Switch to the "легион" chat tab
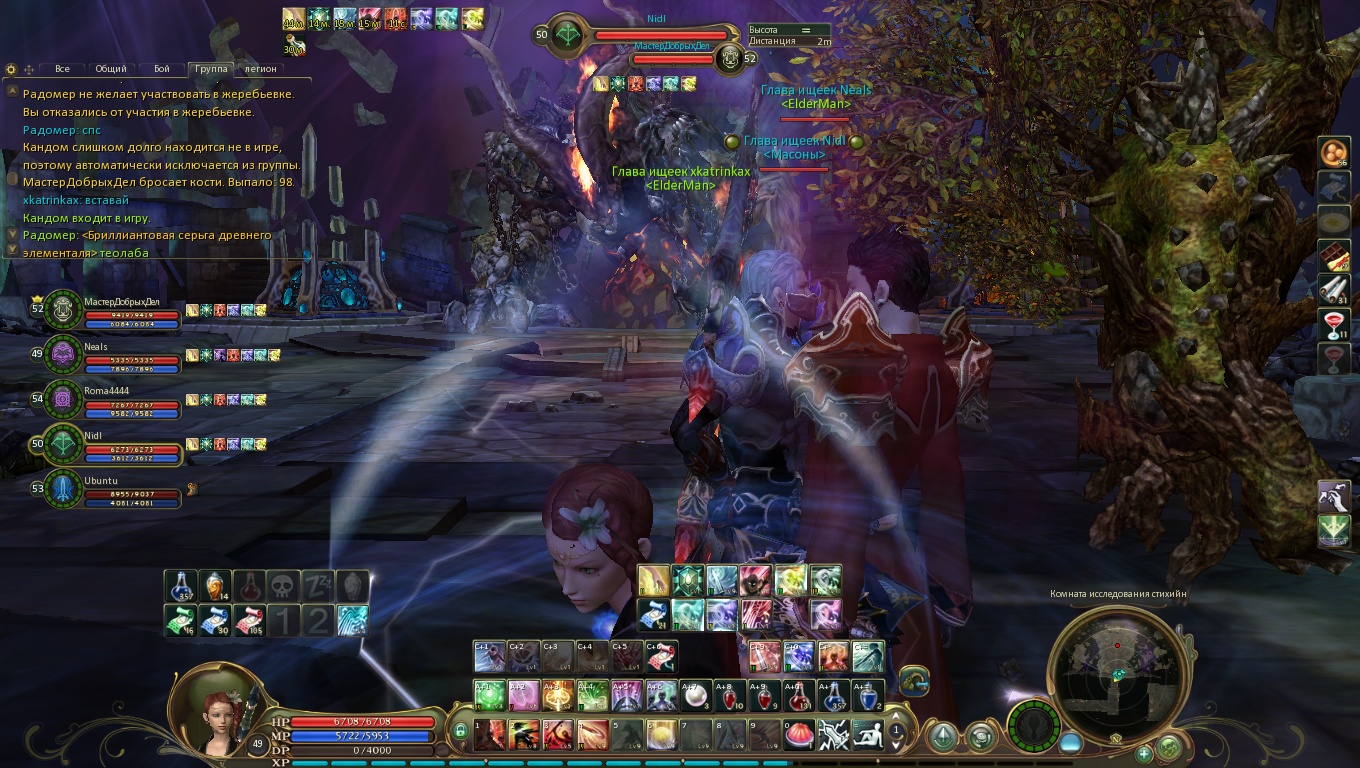The height and width of the screenshot is (768, 1360). (x=261, y=69)
